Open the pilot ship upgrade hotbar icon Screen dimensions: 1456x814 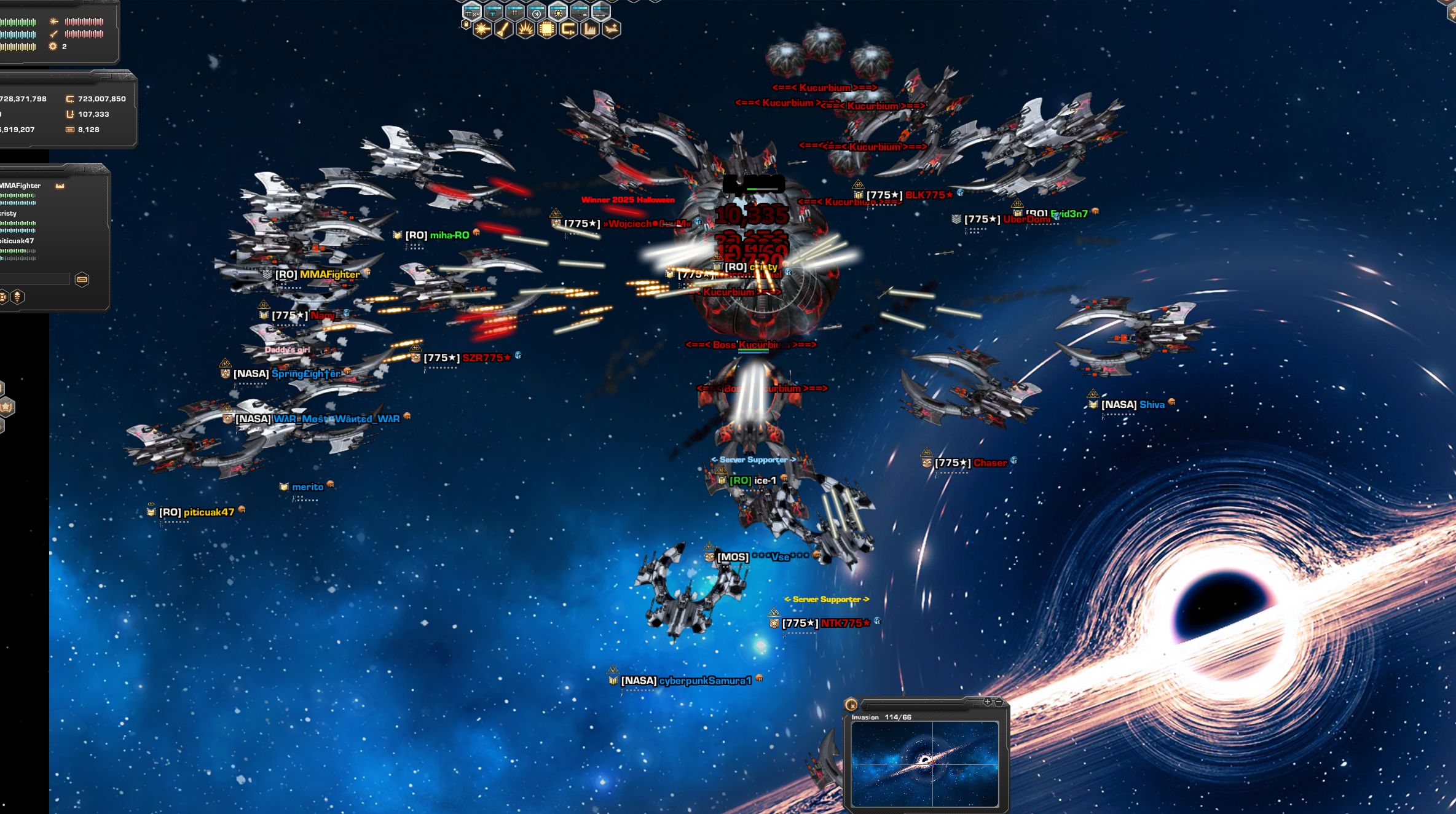tap(612, 29)
